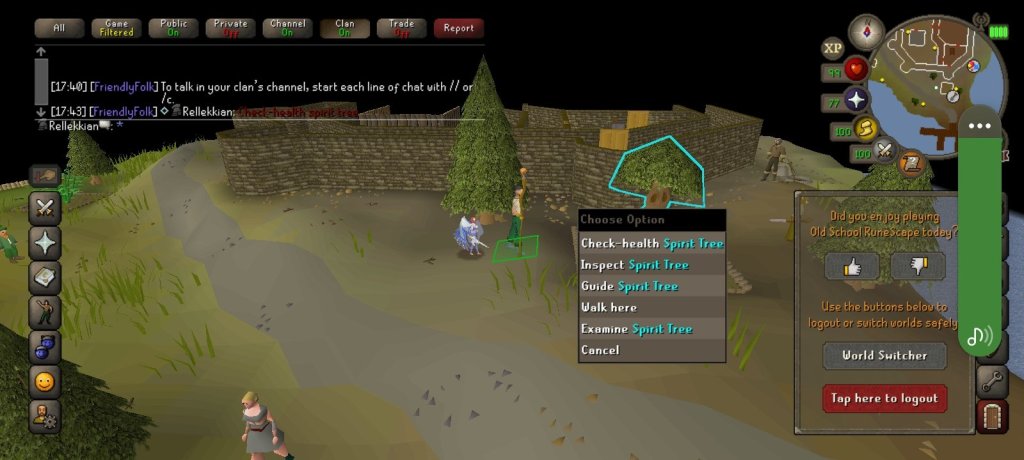Activate the quick-prayer star orb
The height and width of the screenshot is (460, 1024).
tap(856, 100)
